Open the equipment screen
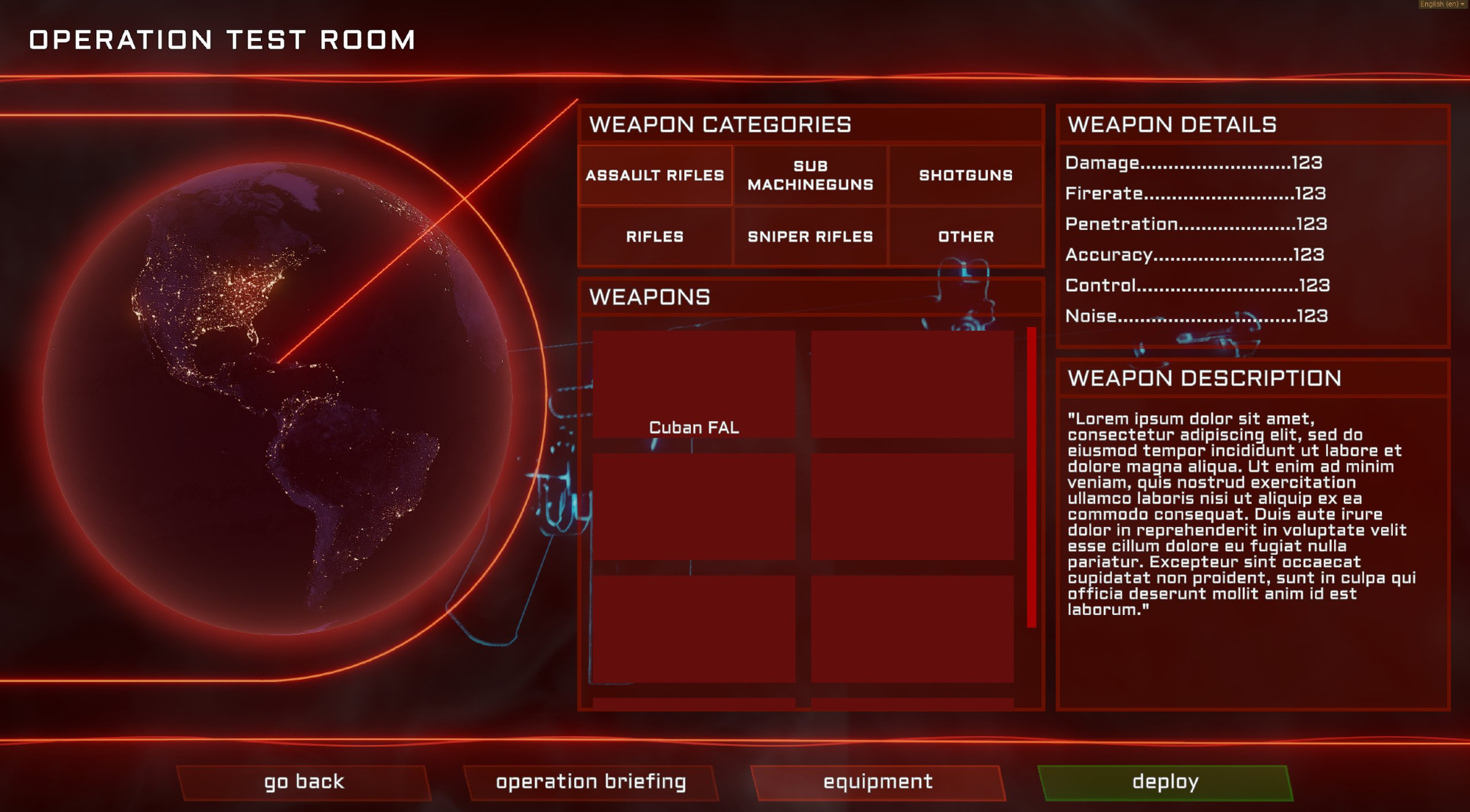This screenshot has width=1470, height=812. 878,782
